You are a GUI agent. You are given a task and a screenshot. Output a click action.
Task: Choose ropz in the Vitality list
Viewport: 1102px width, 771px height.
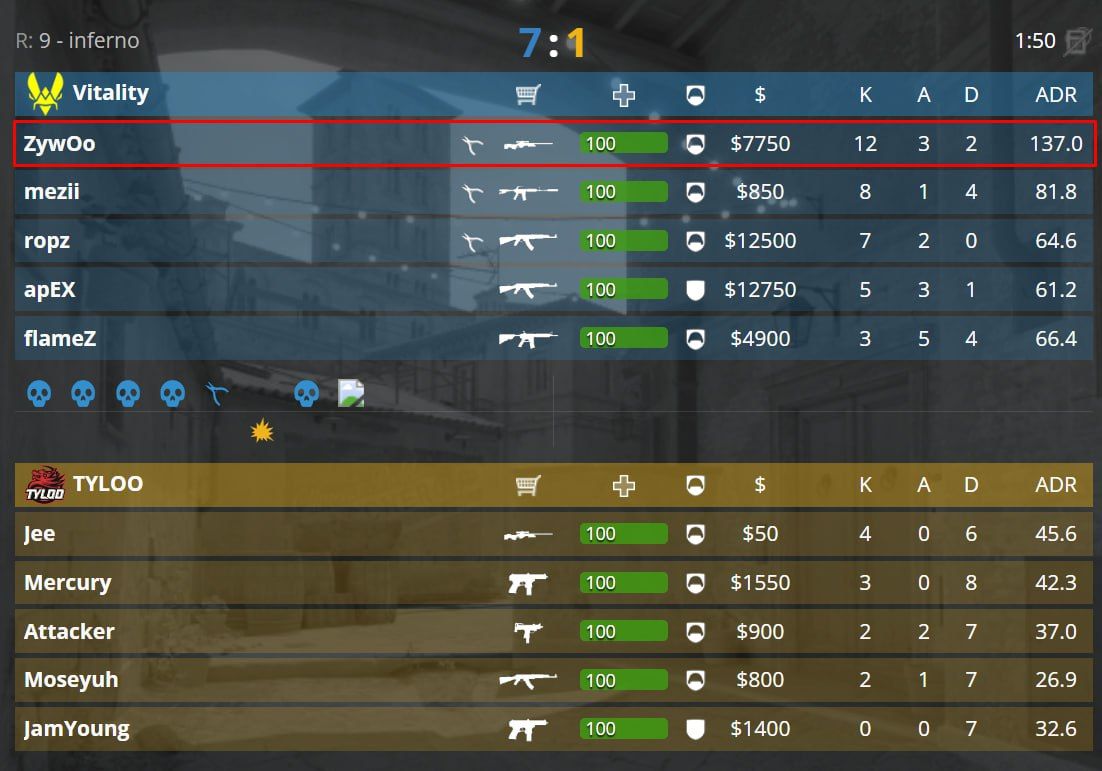pos(48,240)
